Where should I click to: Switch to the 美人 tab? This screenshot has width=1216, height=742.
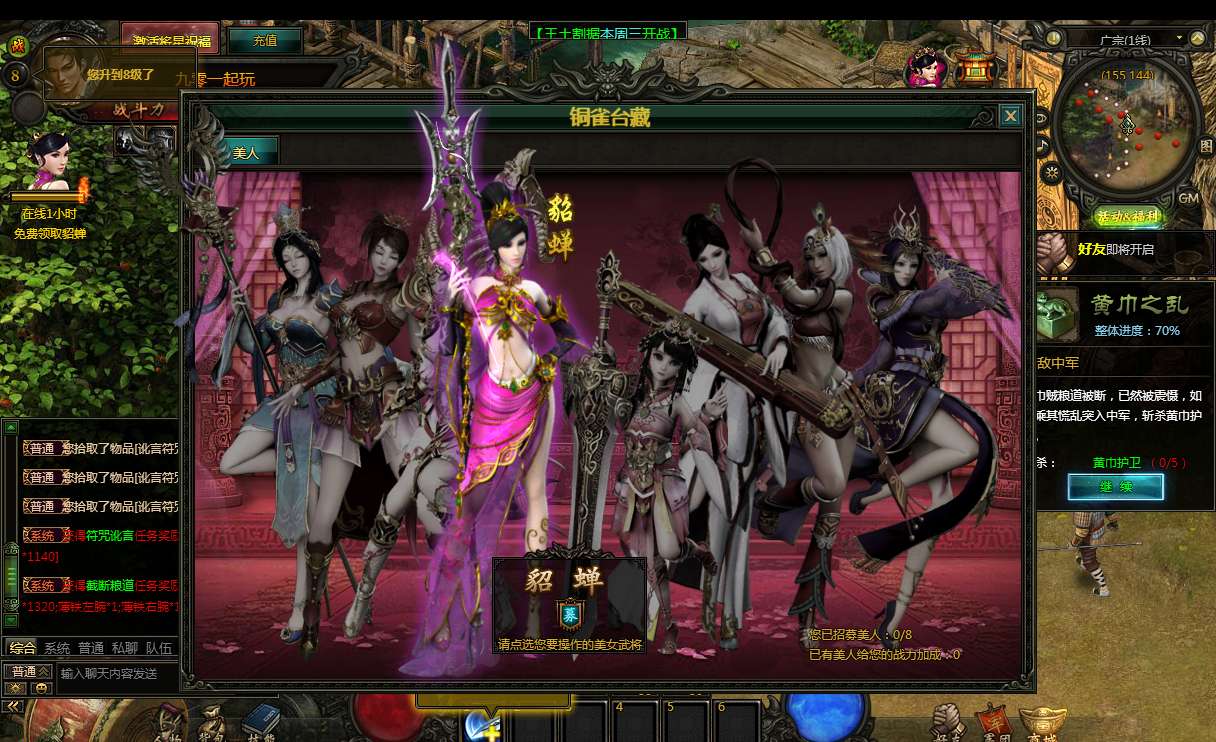pos(245,153)
